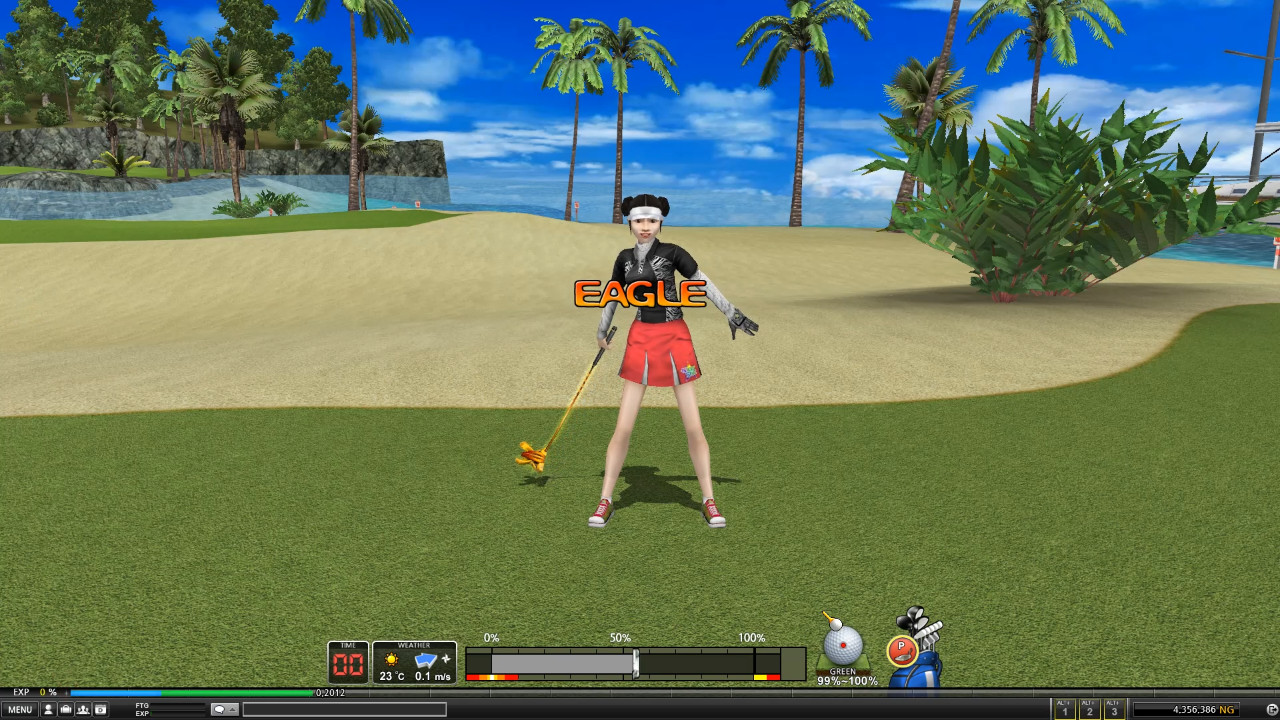Expand the chat options with the up arrow

pos(232,708)
